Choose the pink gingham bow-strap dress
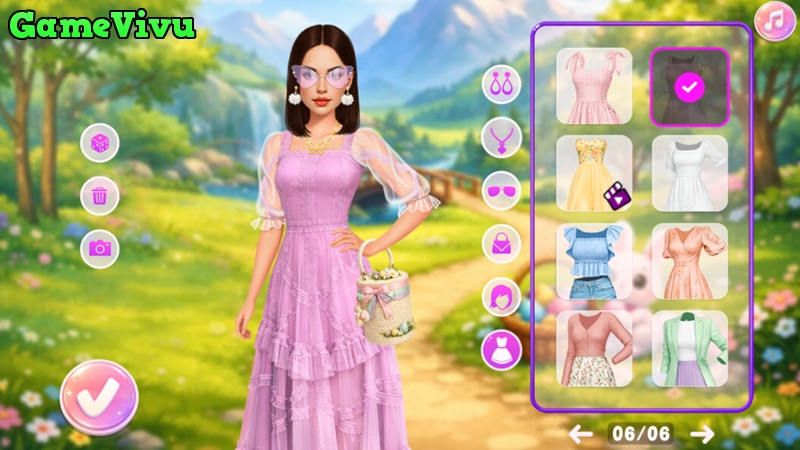Image resolution: width=800 pixels, height=450 pixels. (594, 86)
